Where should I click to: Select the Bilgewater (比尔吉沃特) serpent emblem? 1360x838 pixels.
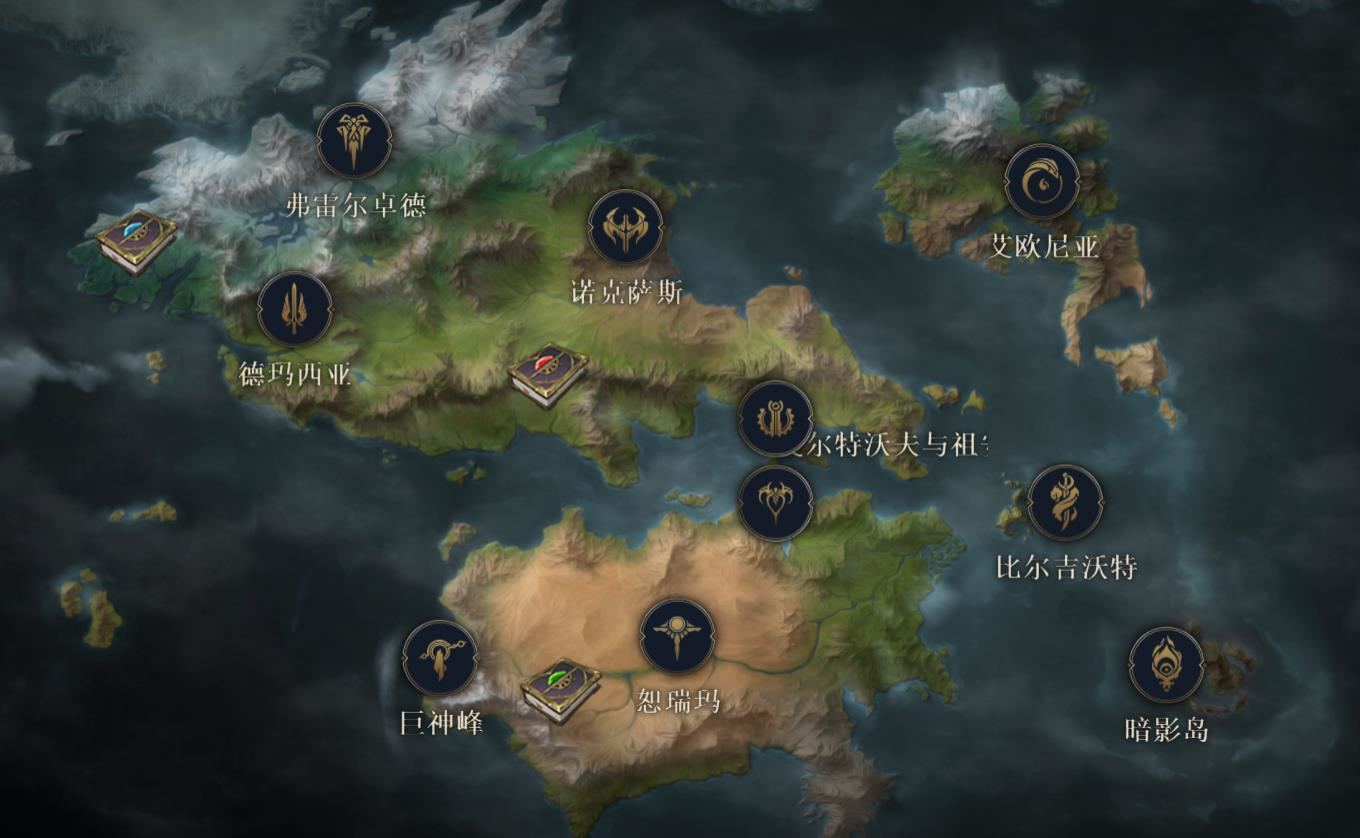point(1065,502)
